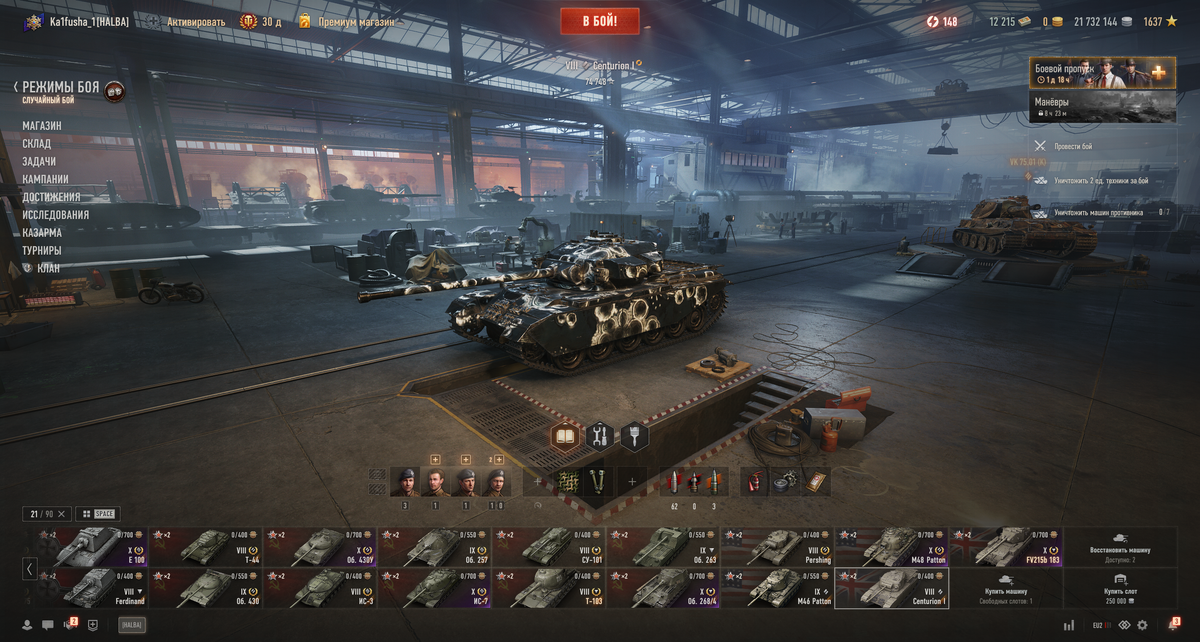Choose the ИС-7 tank in carousel

434,589
